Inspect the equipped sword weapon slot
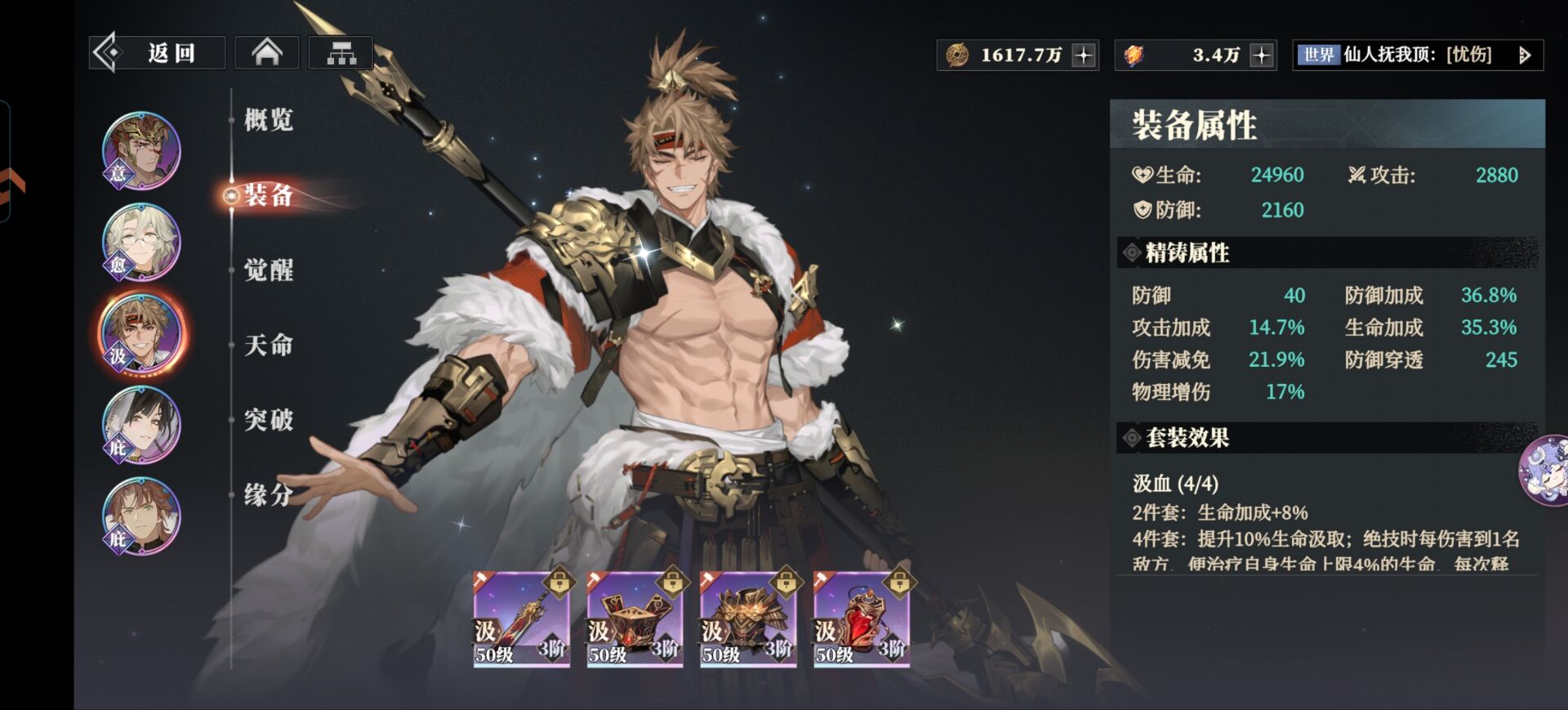Image resolution: width=1568 pixels, height=710 pixels. (522, 619)
